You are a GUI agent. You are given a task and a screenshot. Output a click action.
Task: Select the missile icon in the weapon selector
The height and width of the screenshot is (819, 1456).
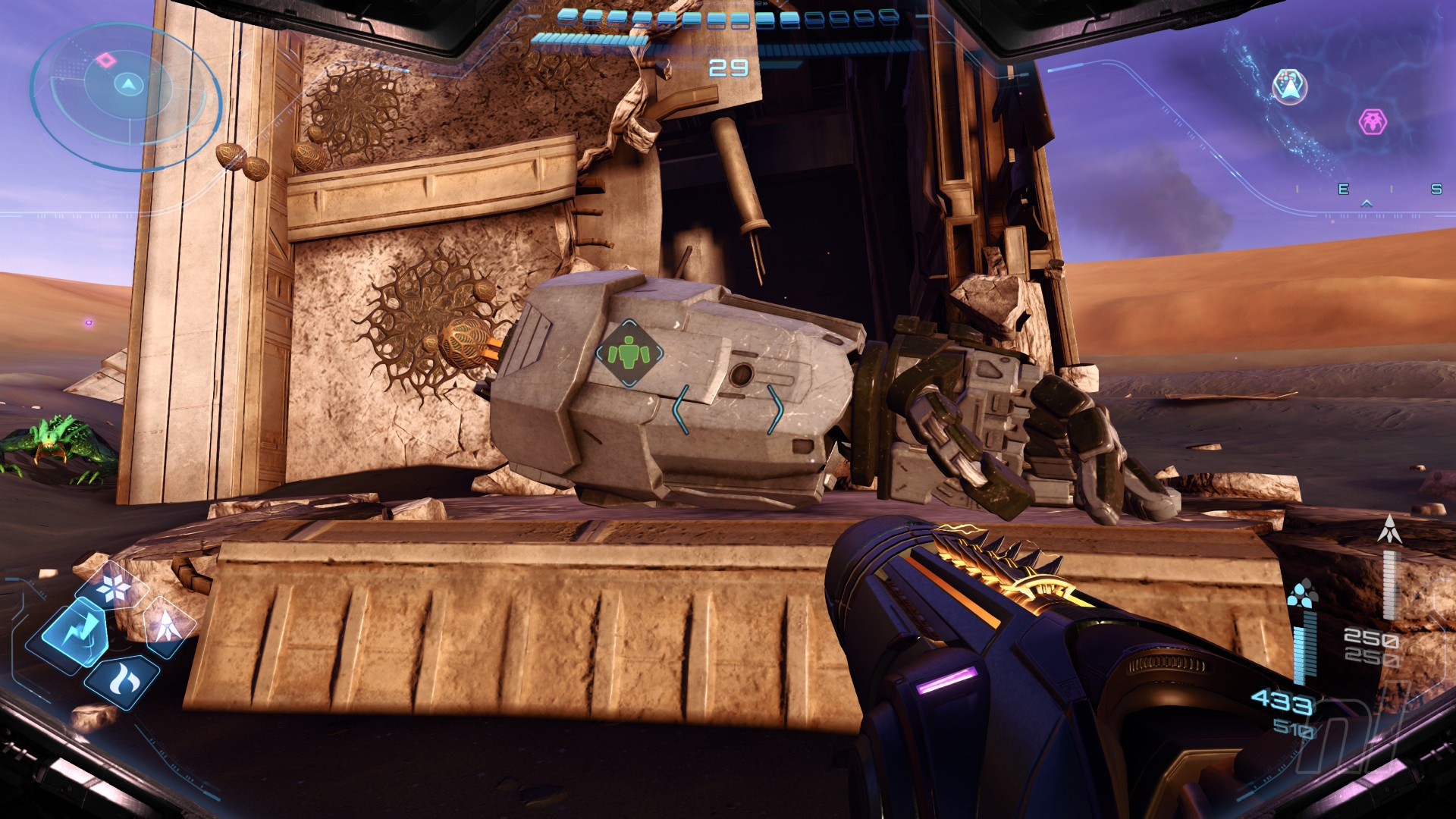pyautogui.click(x=165, y=626)
